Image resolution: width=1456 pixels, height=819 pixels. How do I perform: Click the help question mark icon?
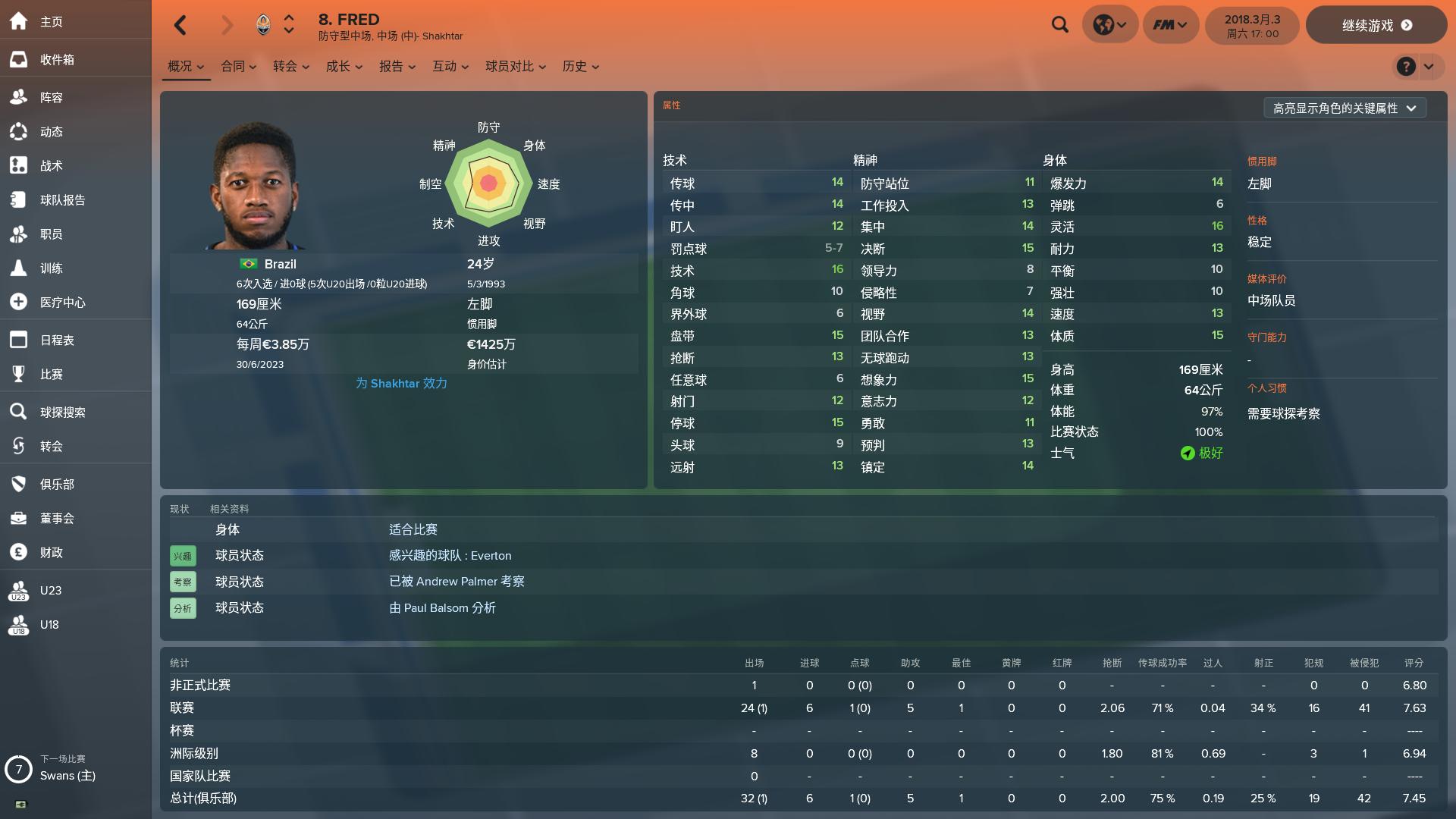point(1406,67)
